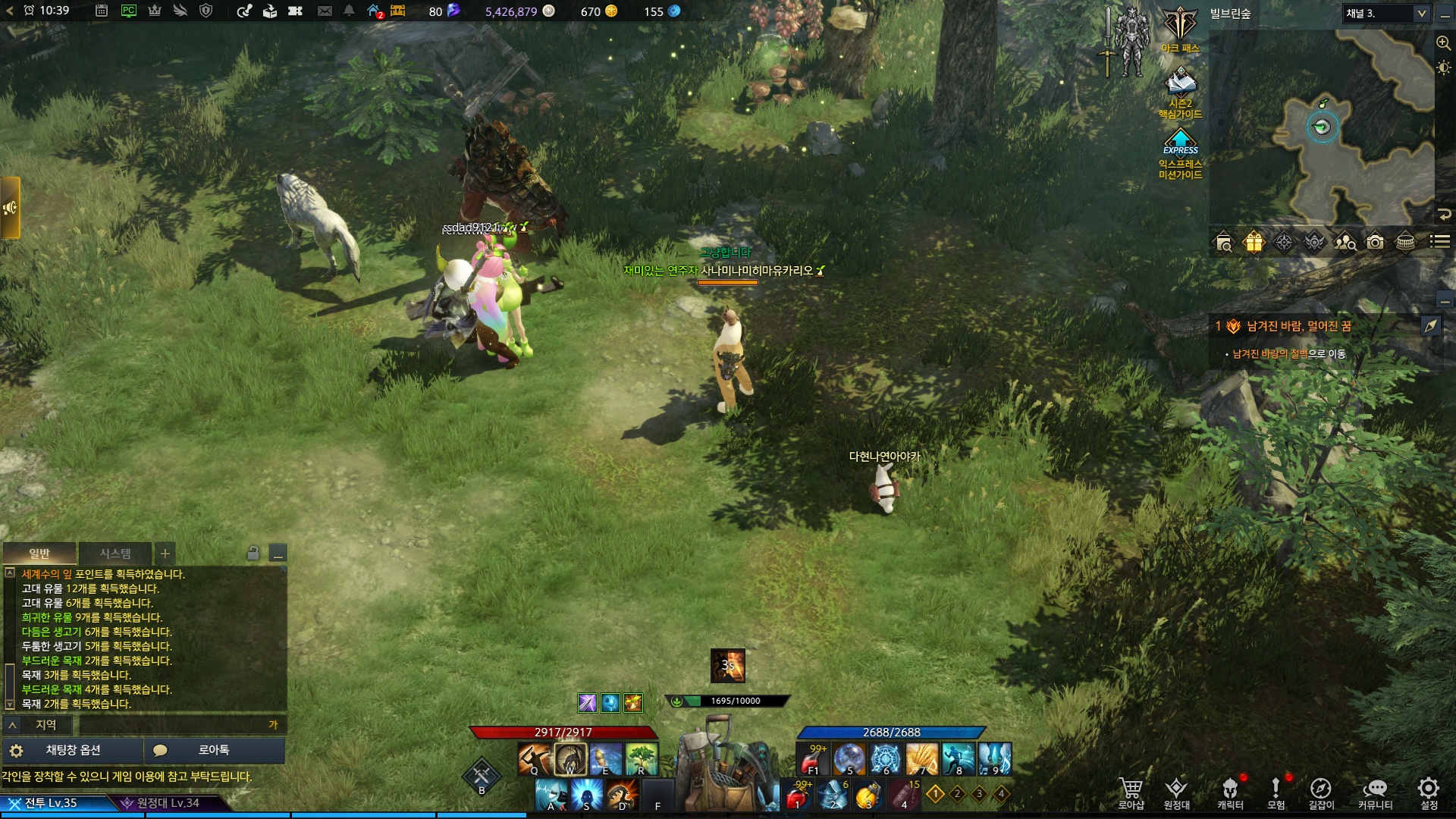
Task: Open the 커뮤니티 community menu
Action: click(x=1375, y=792)
